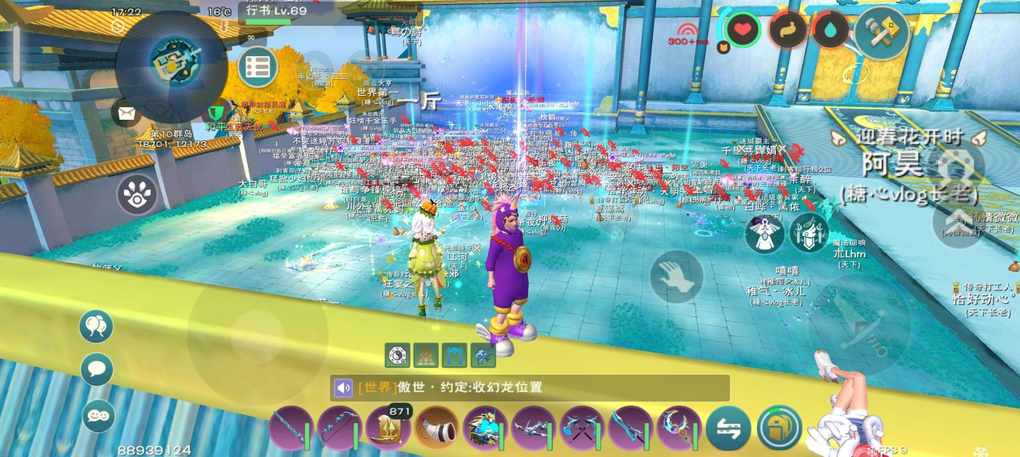Tap the paw print pet button

click(137, 194)
